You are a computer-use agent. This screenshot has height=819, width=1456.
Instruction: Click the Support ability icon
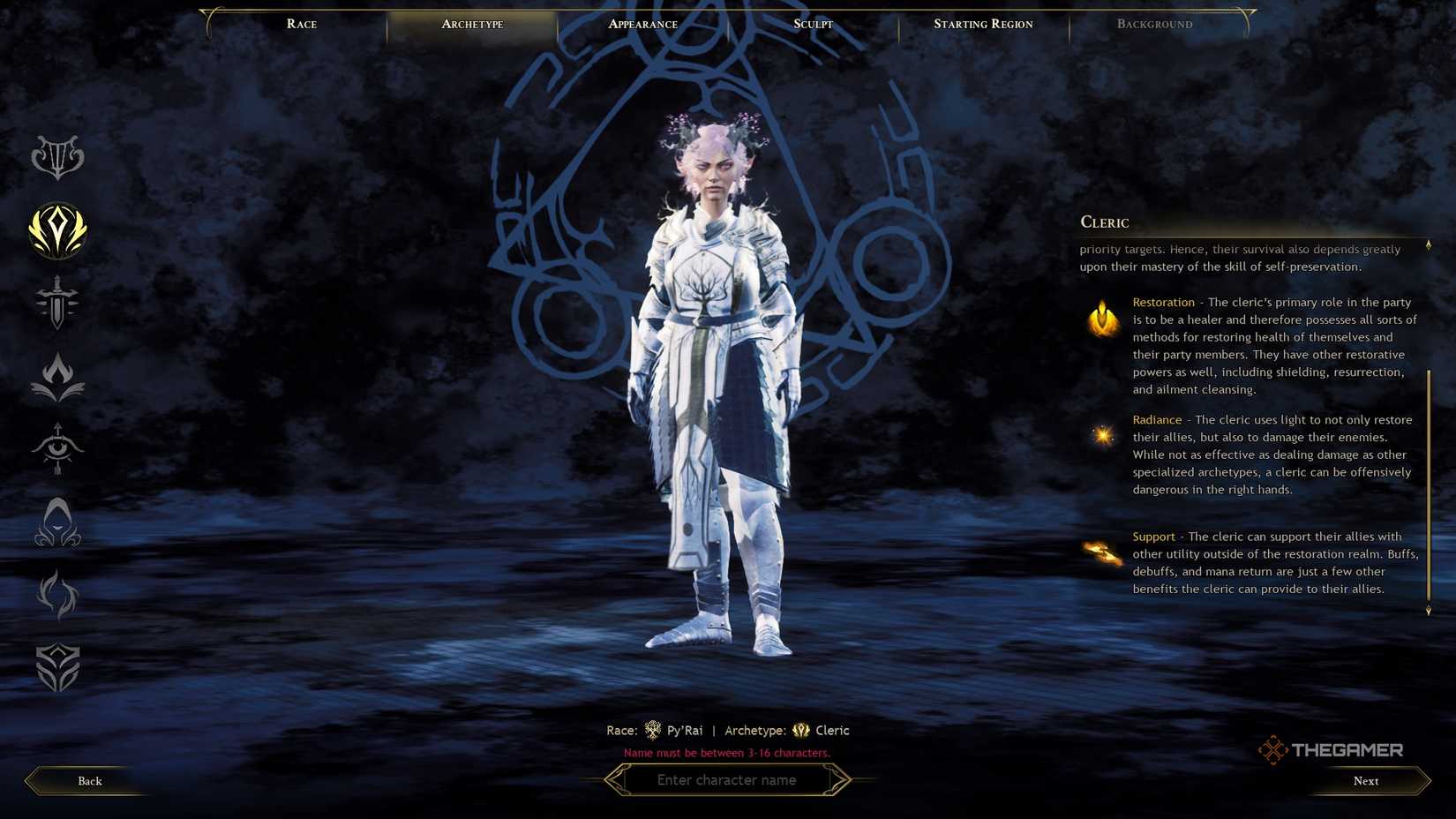pyautogui.click(x=1101, y=552)
